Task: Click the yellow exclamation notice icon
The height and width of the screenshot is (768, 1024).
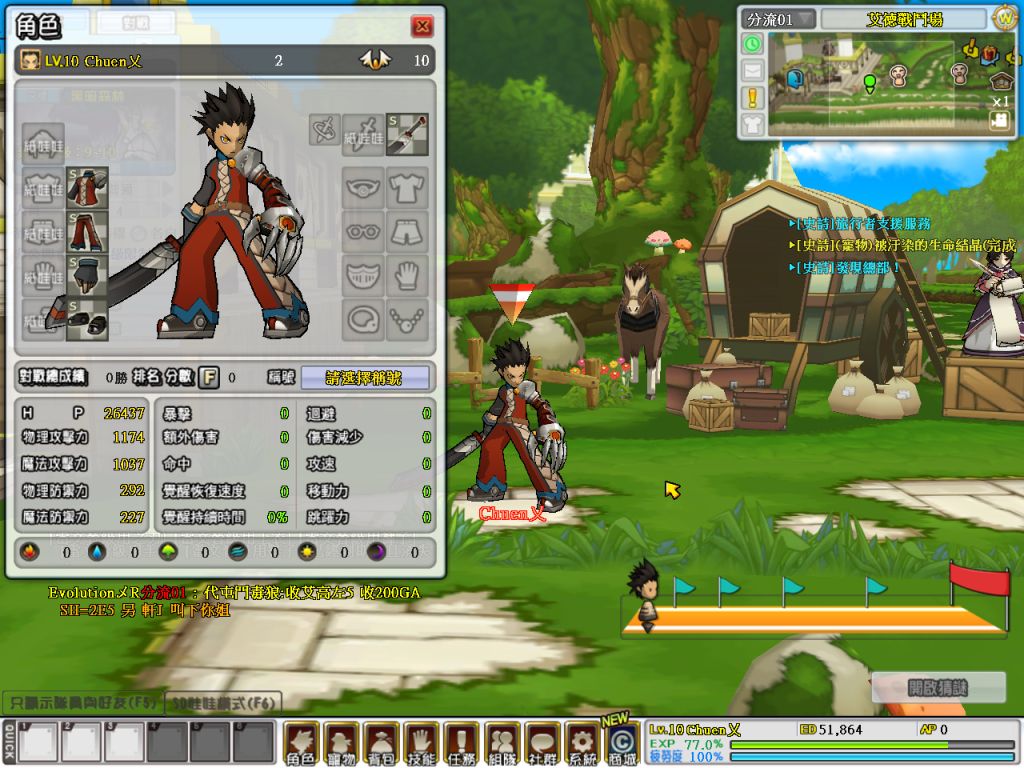Action: (x=752, y=97)
